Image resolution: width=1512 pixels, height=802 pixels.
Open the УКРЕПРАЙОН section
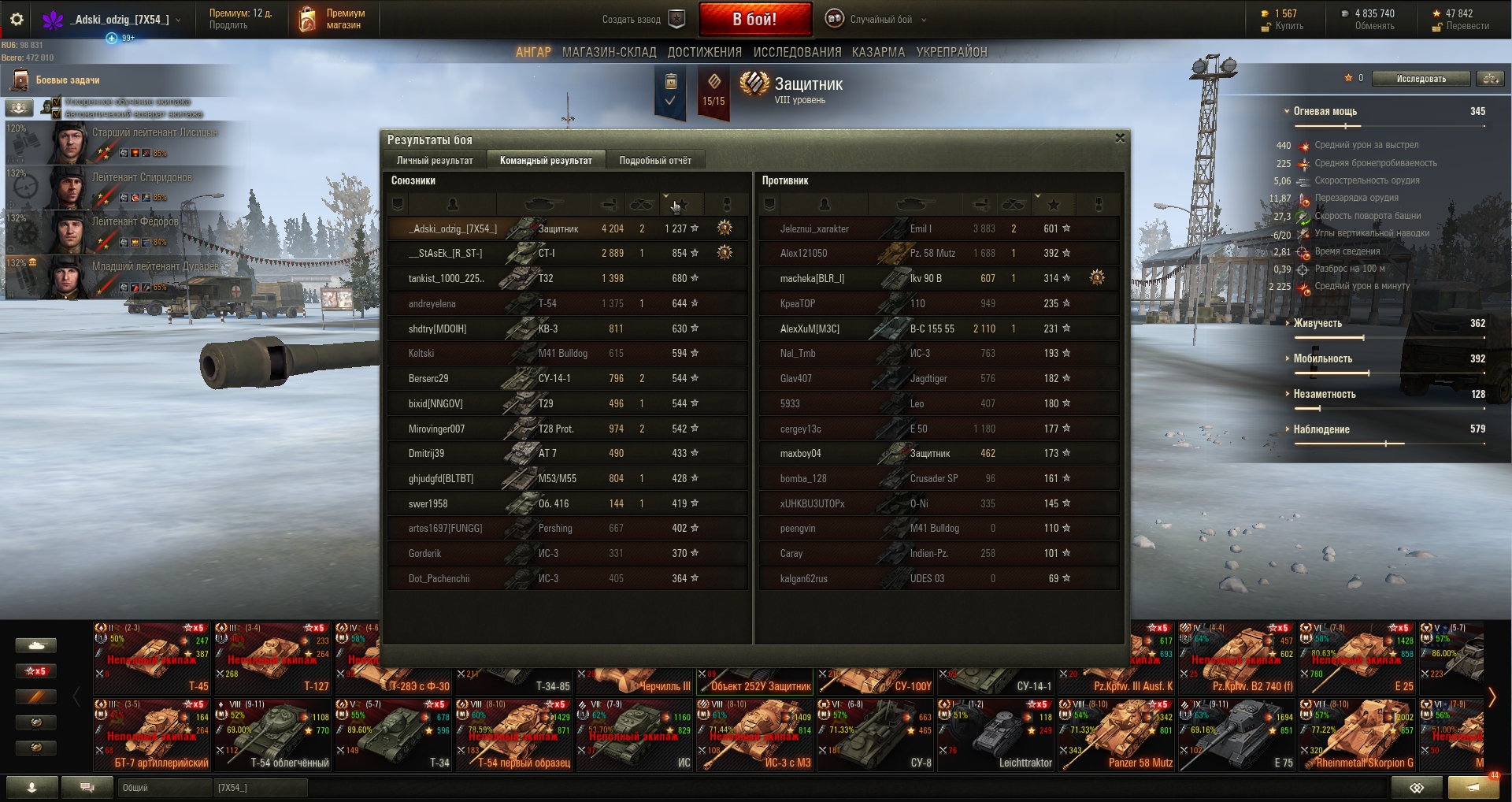[x=951, y=53]
